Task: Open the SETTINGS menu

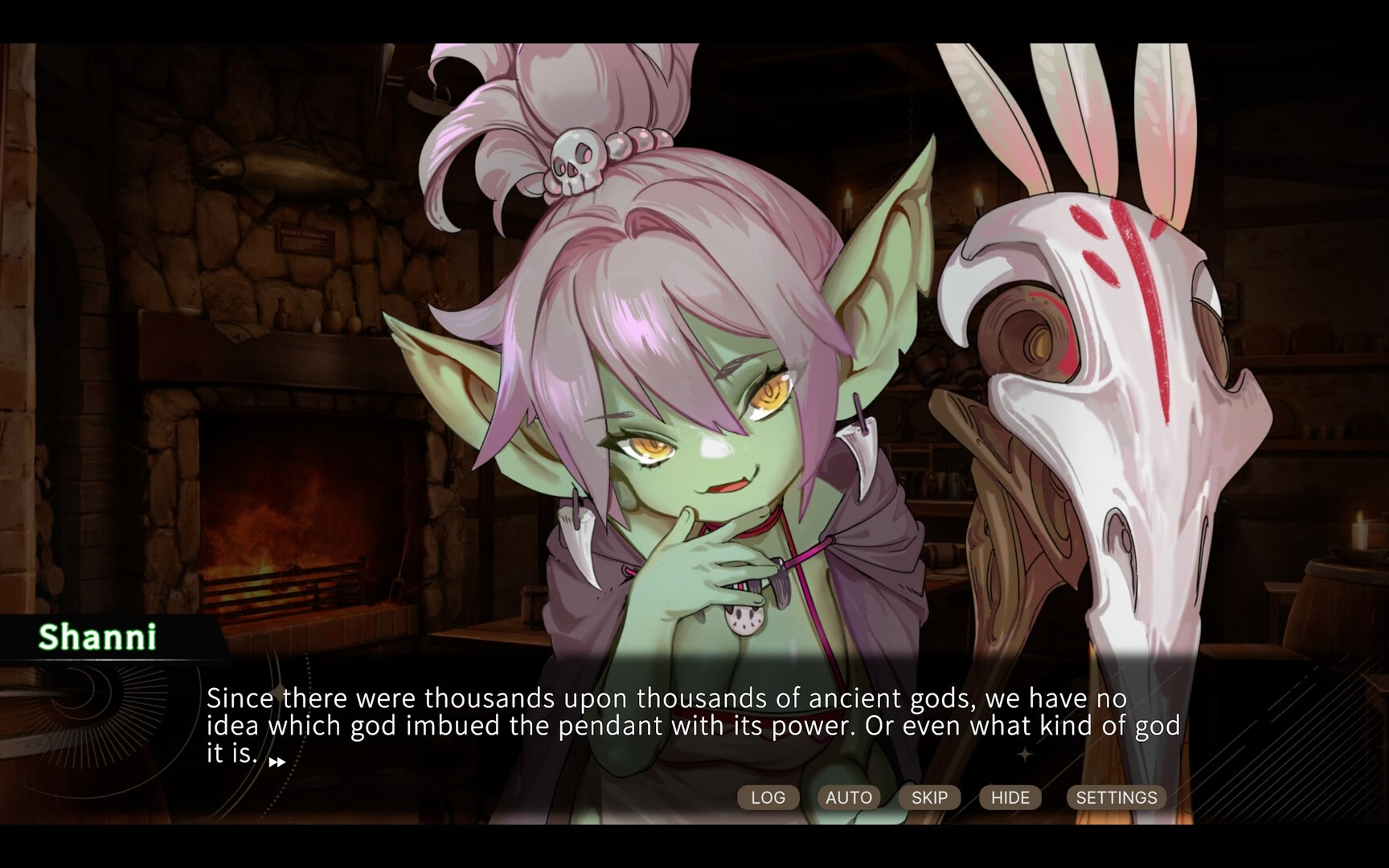Action: tap(1117, 797)
